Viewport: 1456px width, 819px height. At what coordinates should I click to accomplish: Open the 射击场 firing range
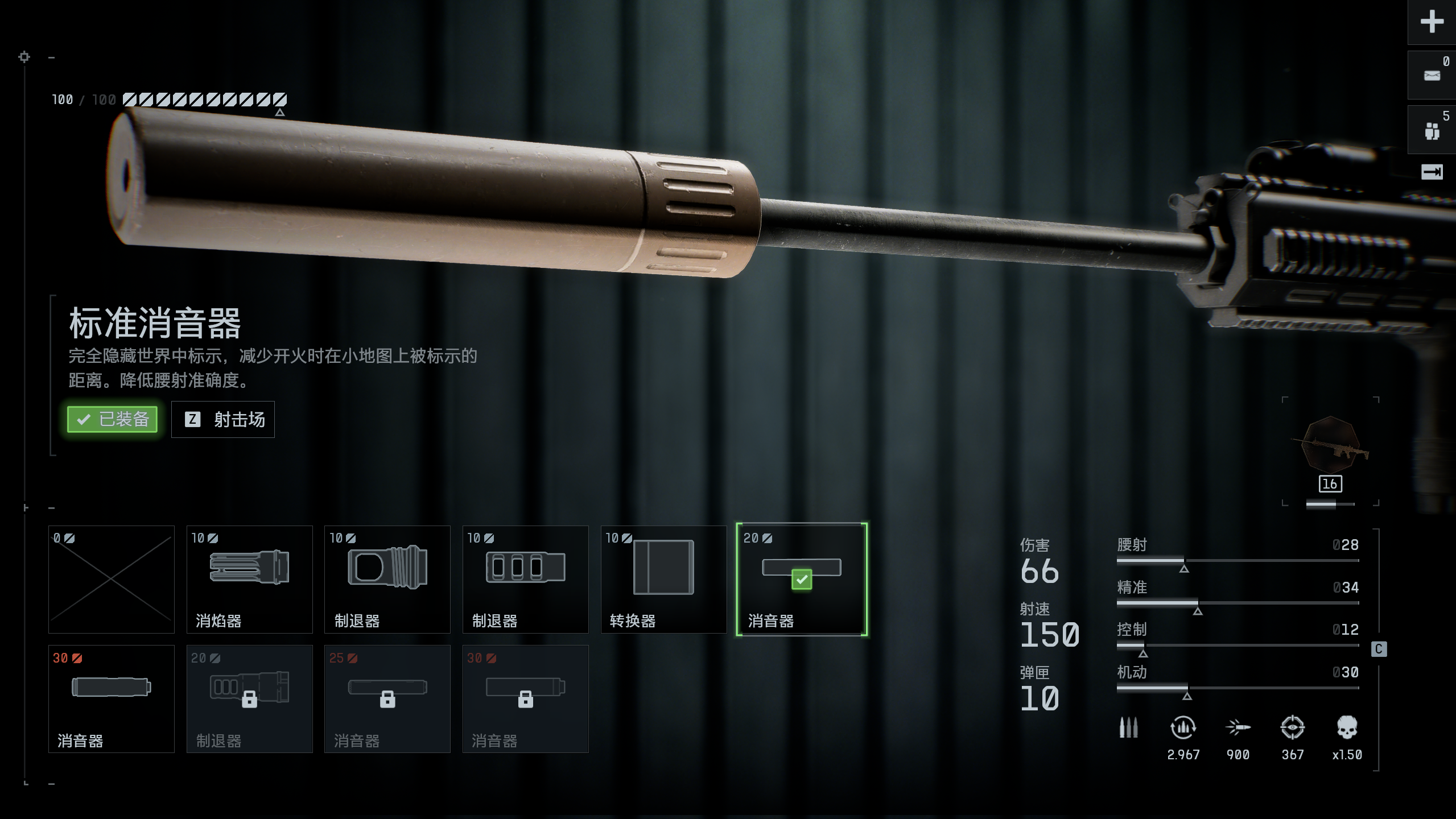(223, 419)
